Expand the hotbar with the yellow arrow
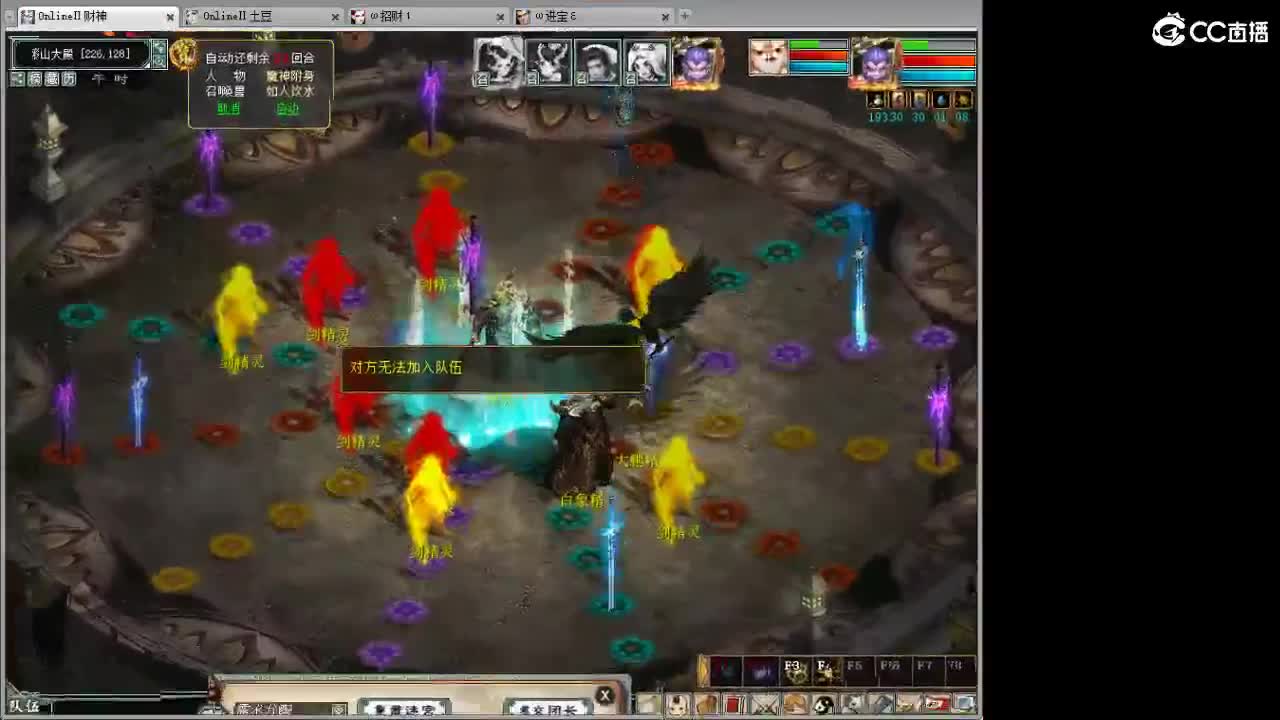1280x720 pixels. click(x=702, y=668)
